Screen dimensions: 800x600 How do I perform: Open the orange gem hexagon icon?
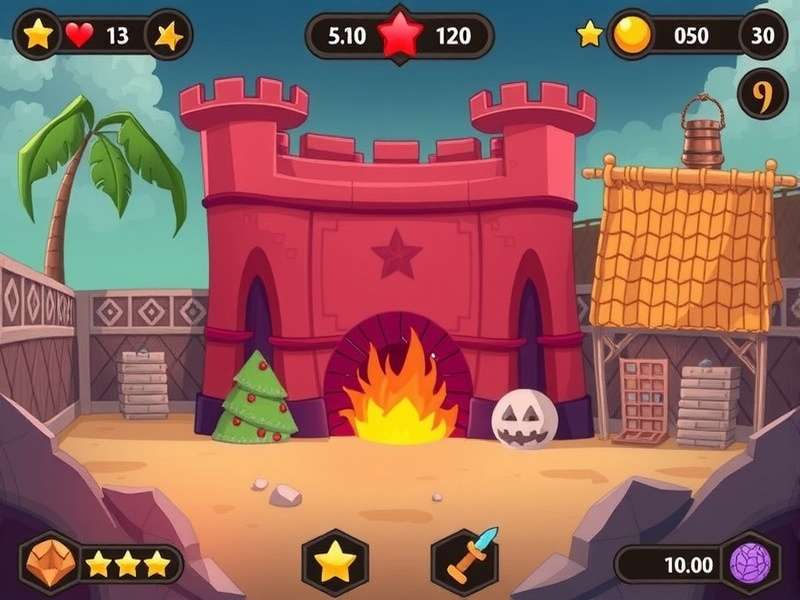(x=51, y=563)
